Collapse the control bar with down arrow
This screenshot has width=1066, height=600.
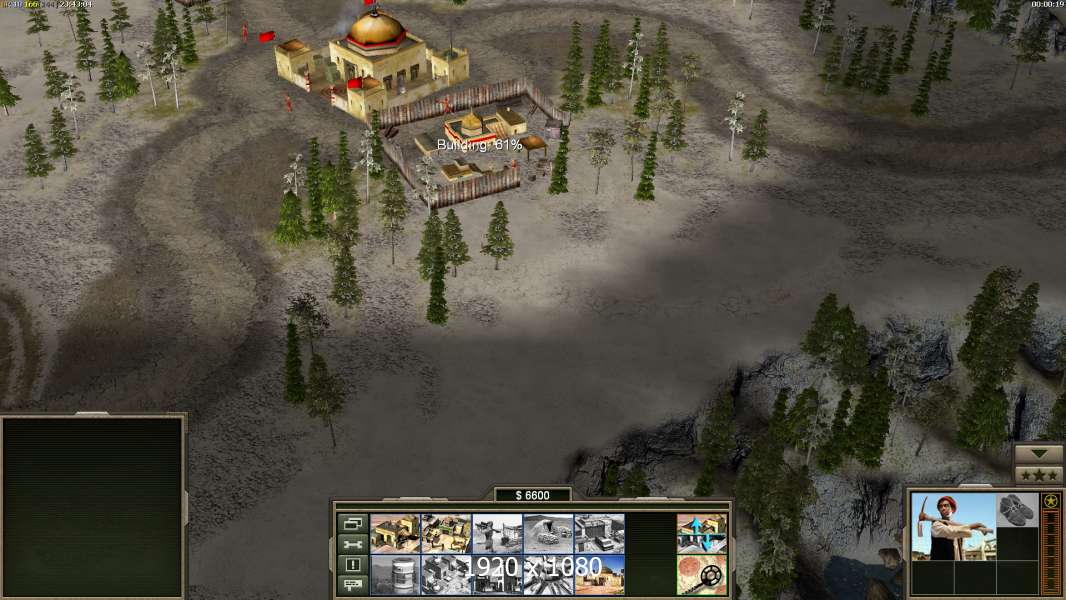(x=1038, y=454)
